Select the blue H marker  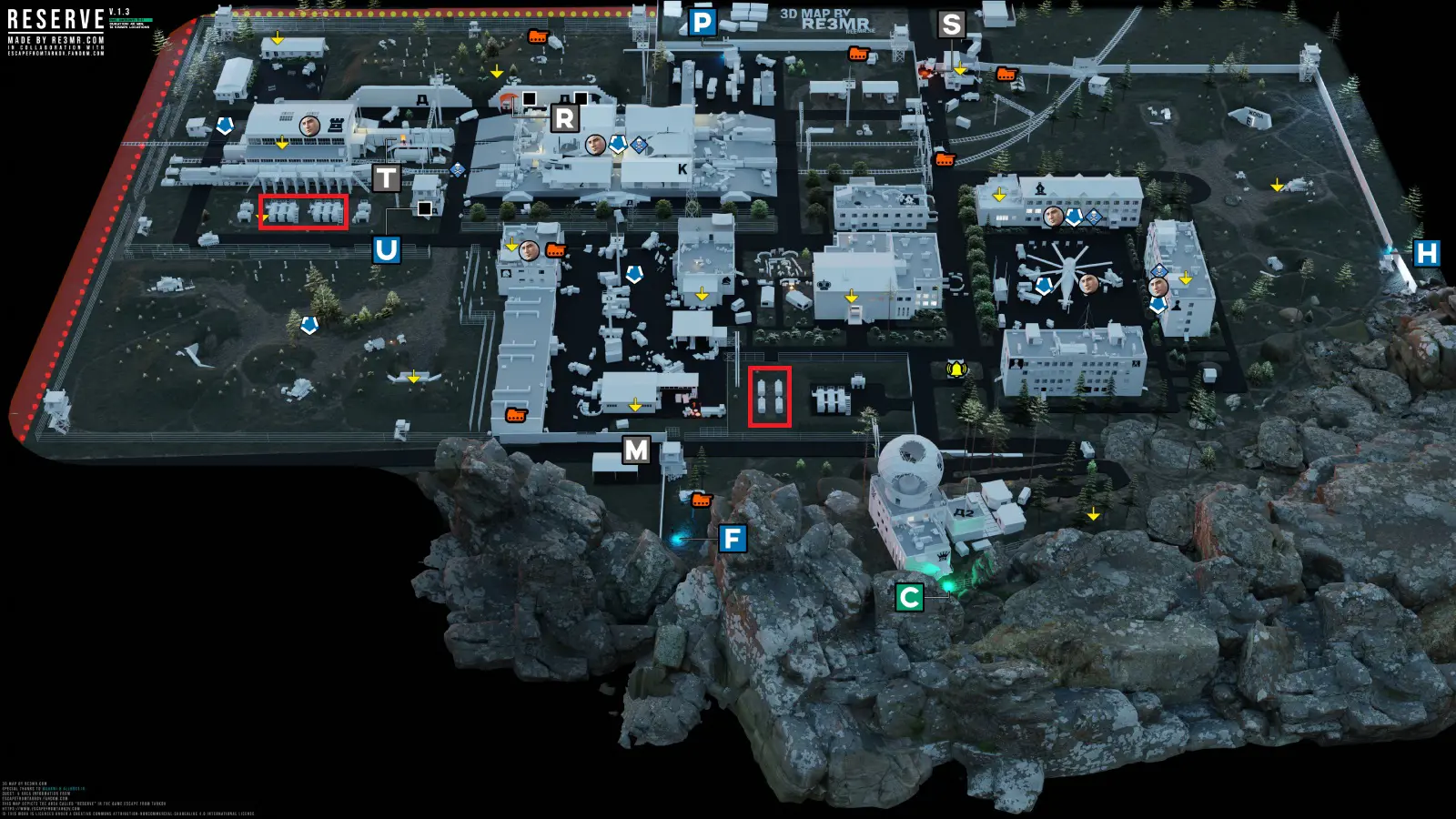[x=1426, y=253]
